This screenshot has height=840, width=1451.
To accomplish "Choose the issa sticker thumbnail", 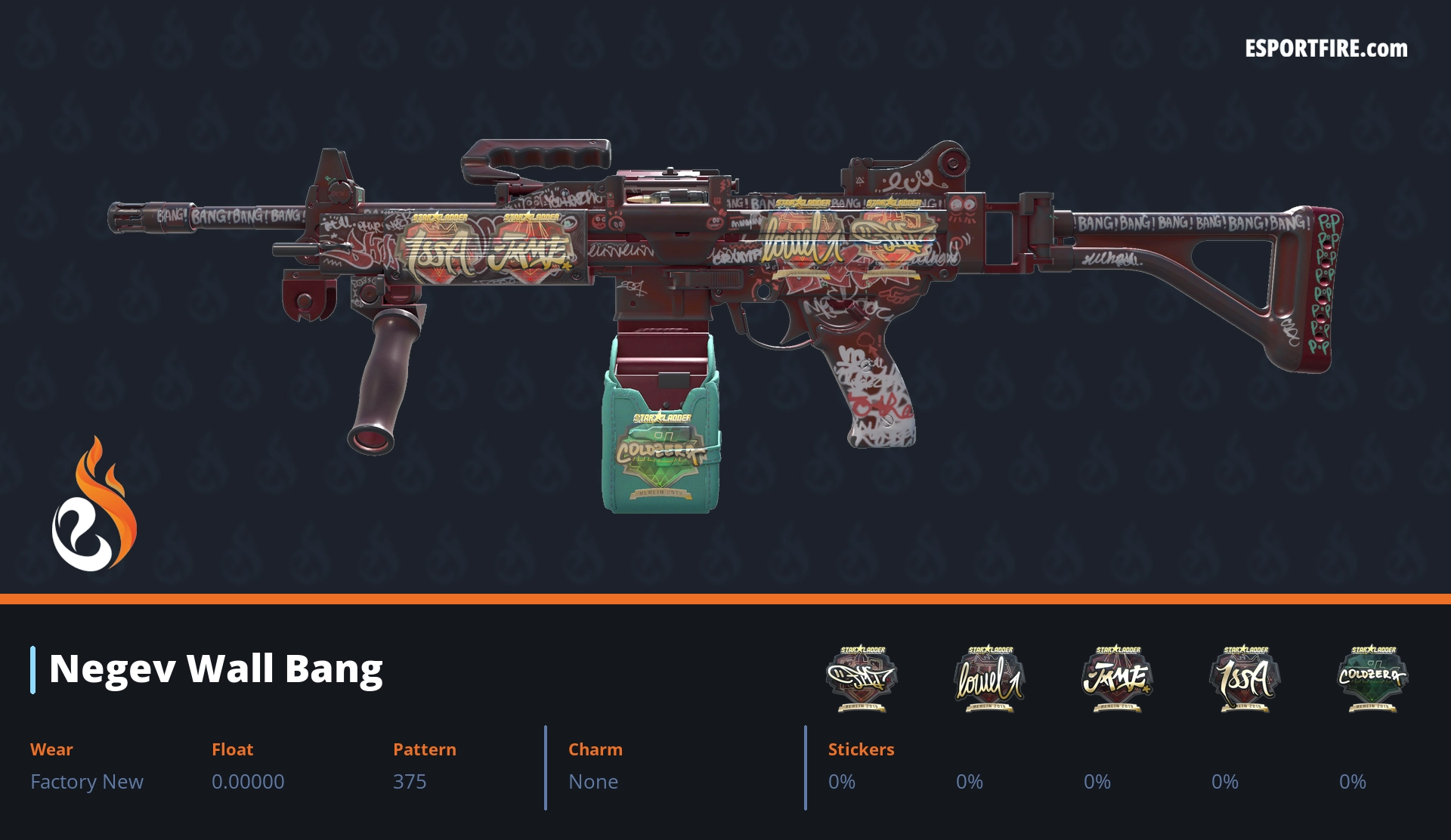I will coord(1245,678).
